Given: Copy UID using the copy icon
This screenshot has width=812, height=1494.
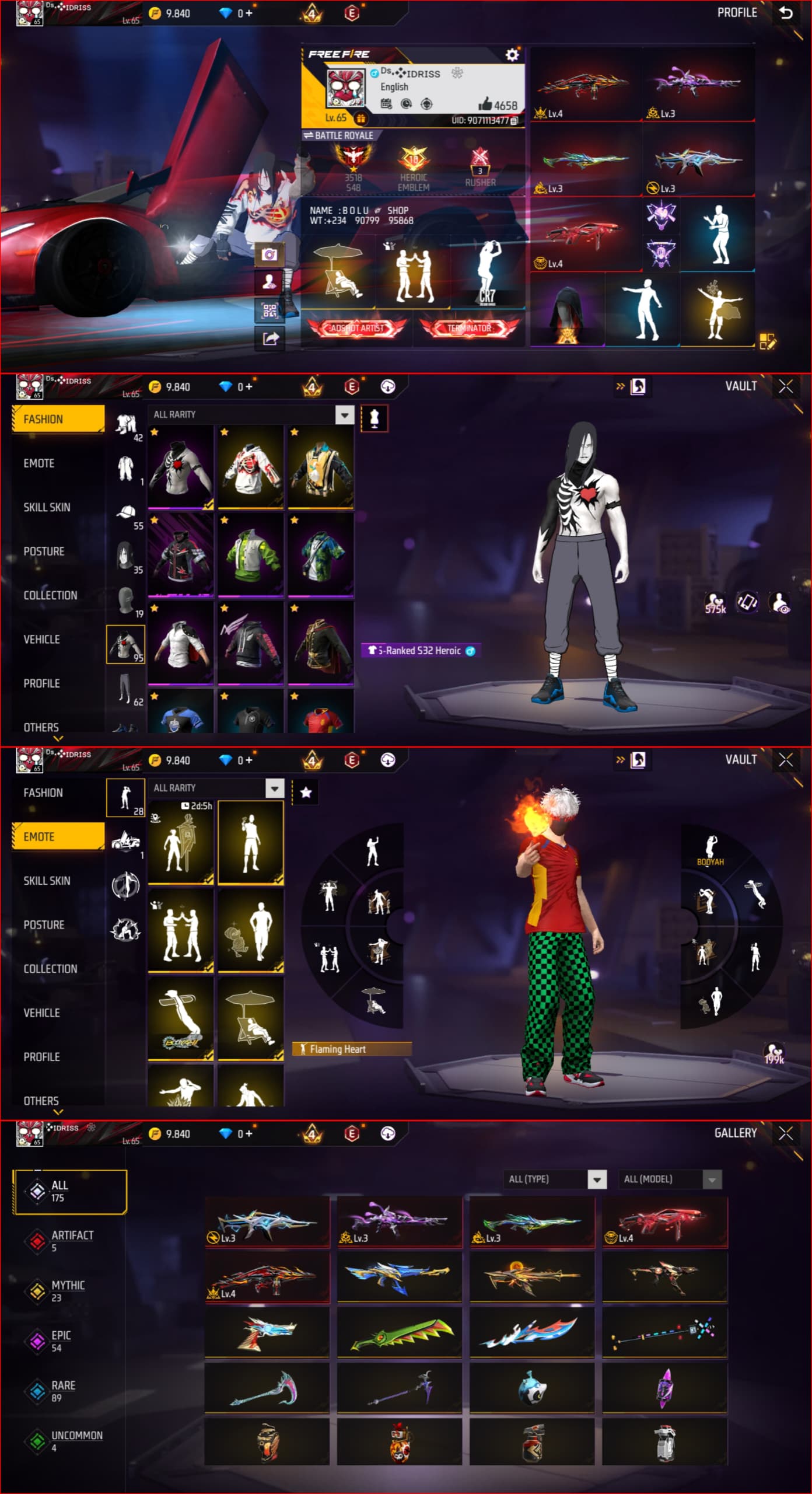Looking at the screenshot, I should pos(516,120).
